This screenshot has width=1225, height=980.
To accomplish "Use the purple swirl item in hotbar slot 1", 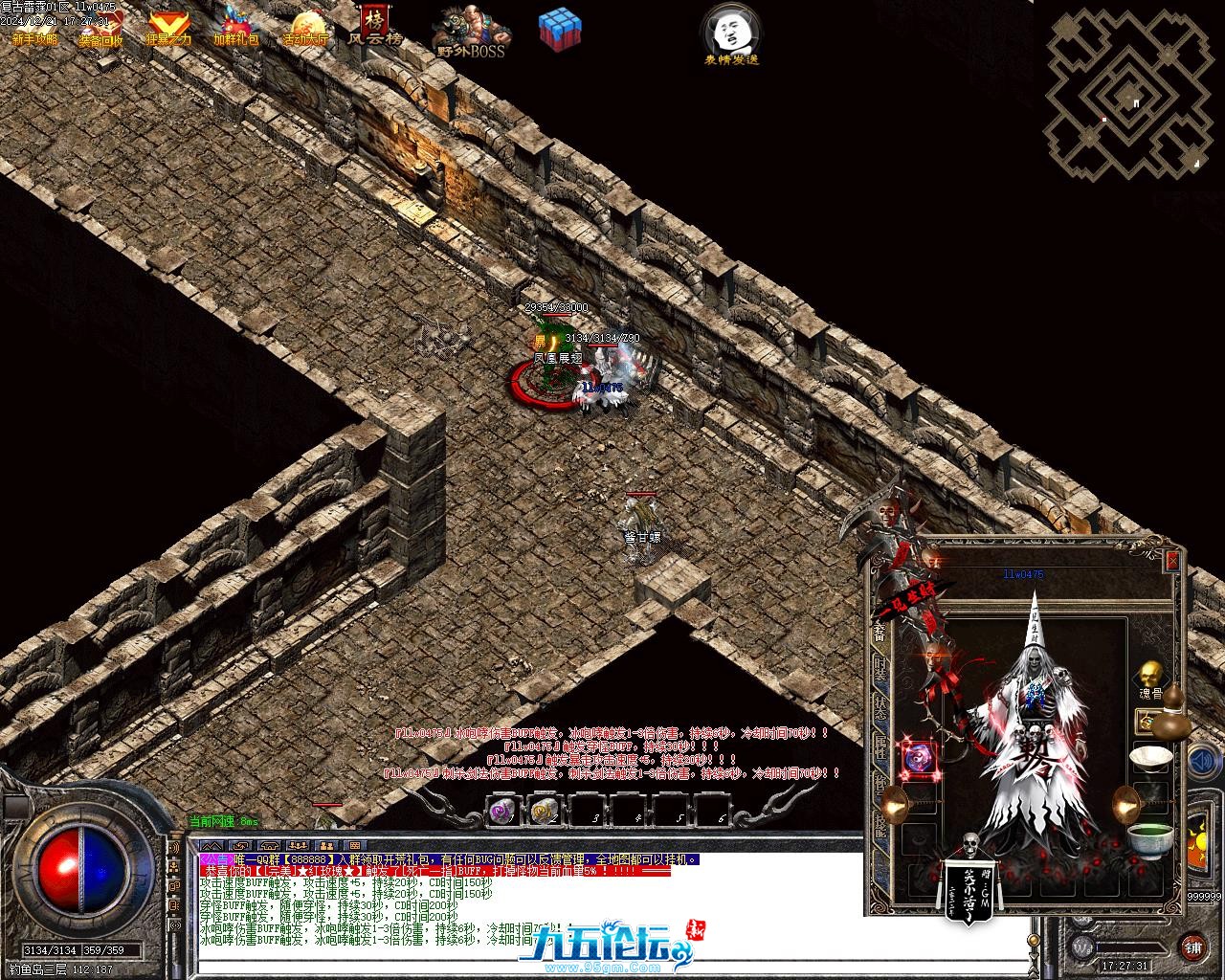I will [x=501, y=812].
